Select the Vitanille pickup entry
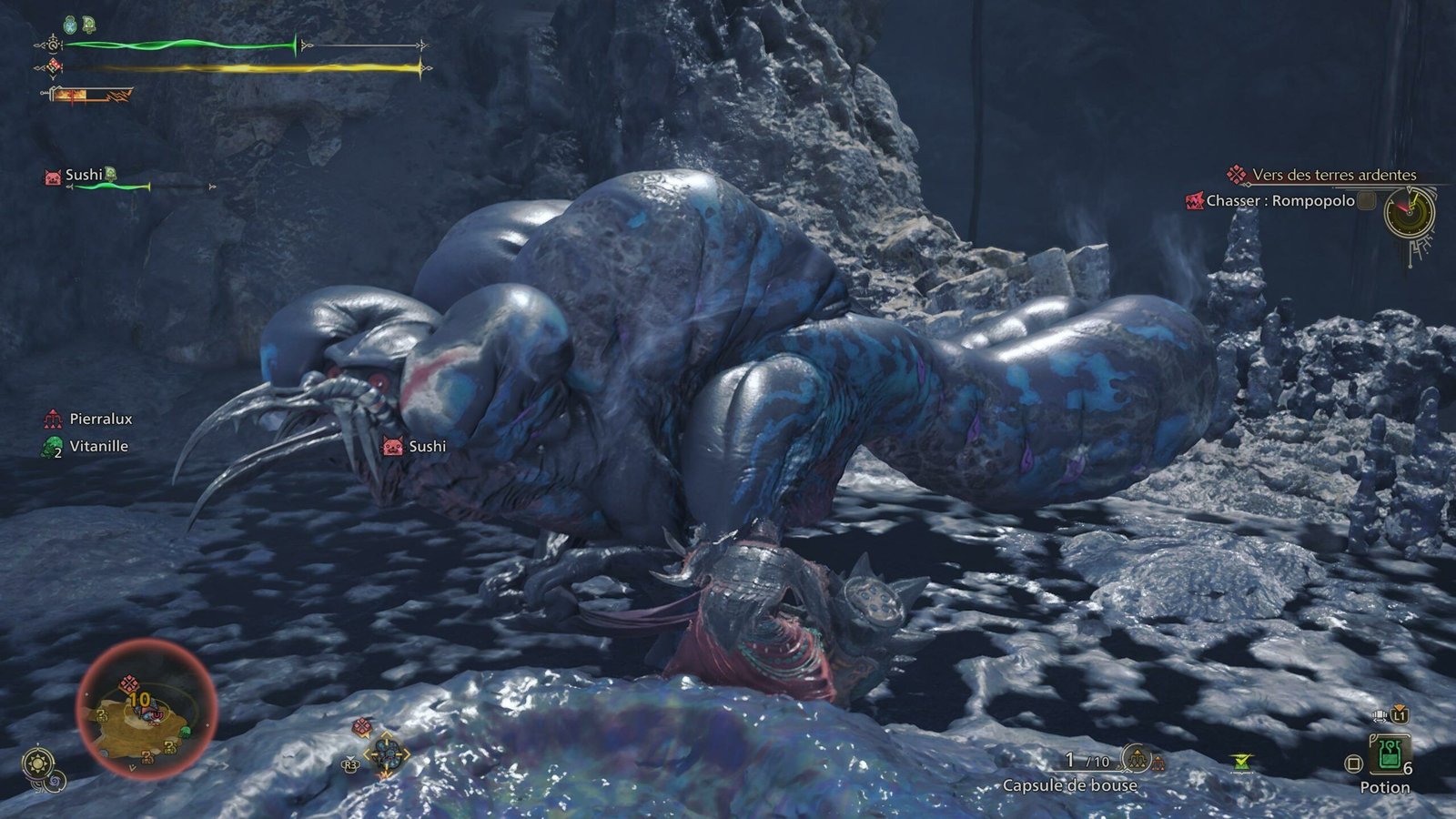The width and height of the screenshot is (1456, 819). click(x=98, y=446)
